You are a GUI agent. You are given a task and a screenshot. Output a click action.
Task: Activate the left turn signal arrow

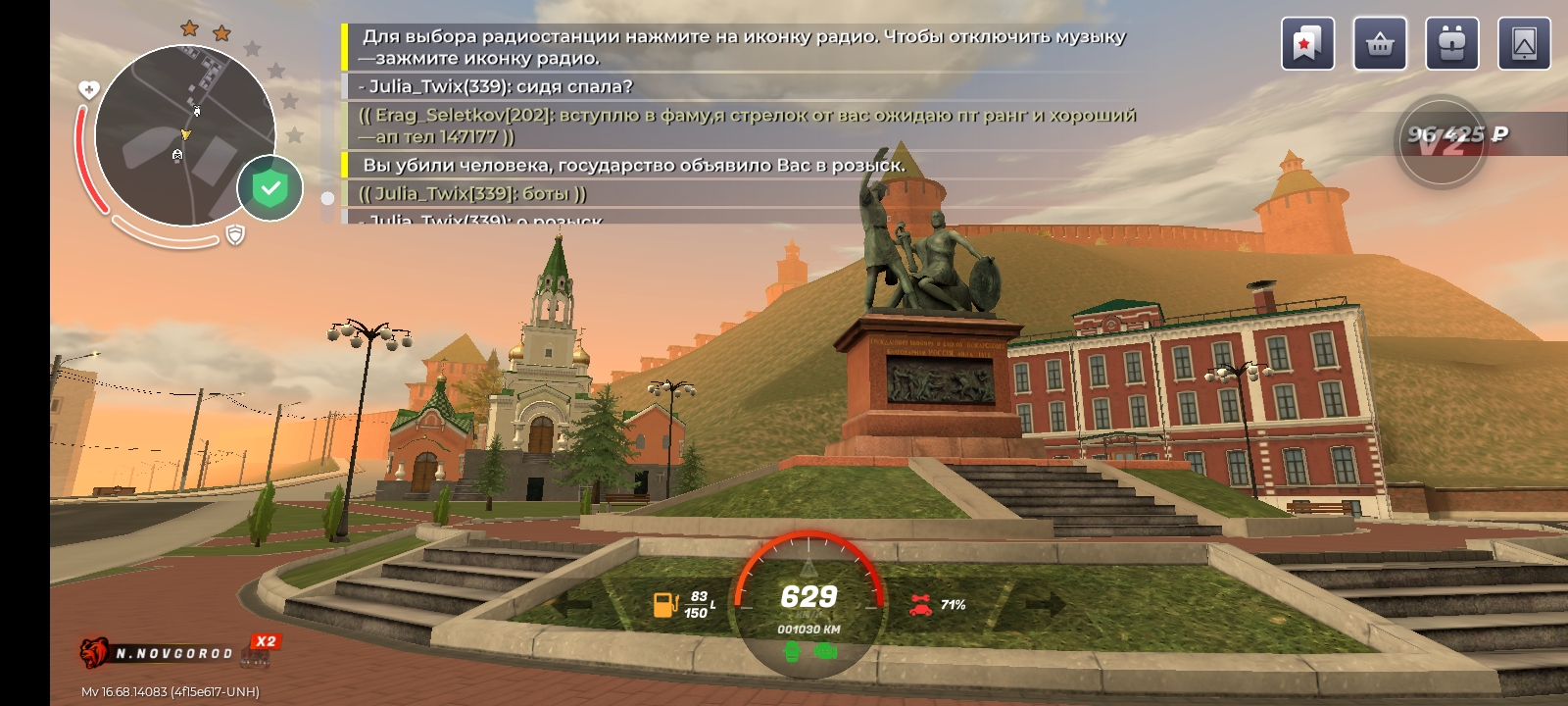click(571, 605)
